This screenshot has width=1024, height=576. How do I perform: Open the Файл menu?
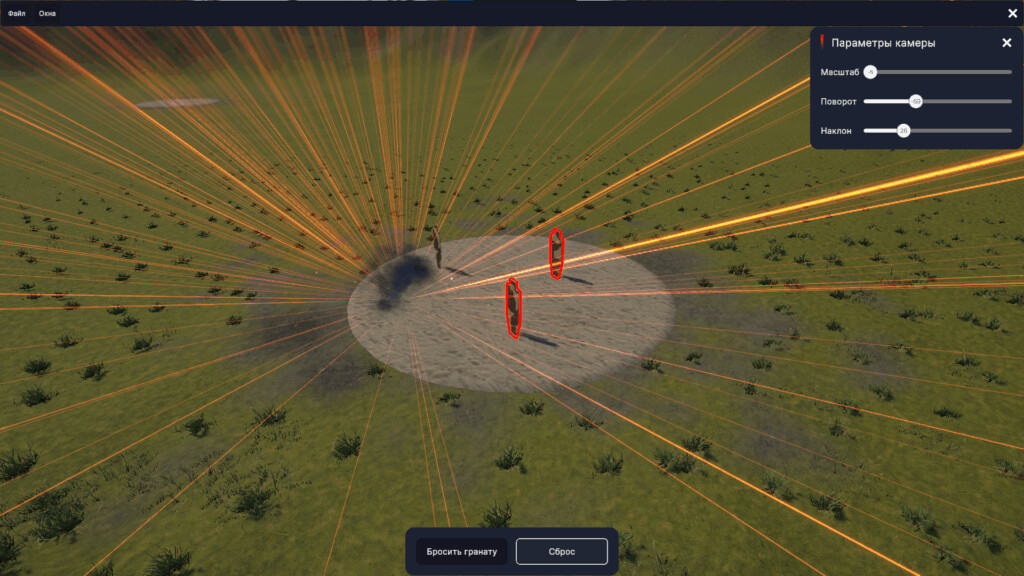(x=16, y=13)
